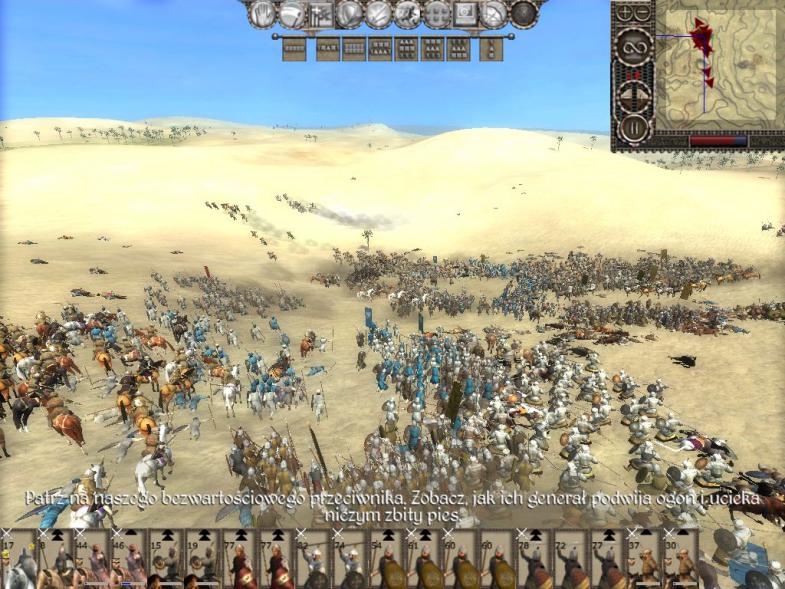Click the dark round button in the orders bar
Screen dimensions: 785x589
[524, 14]
